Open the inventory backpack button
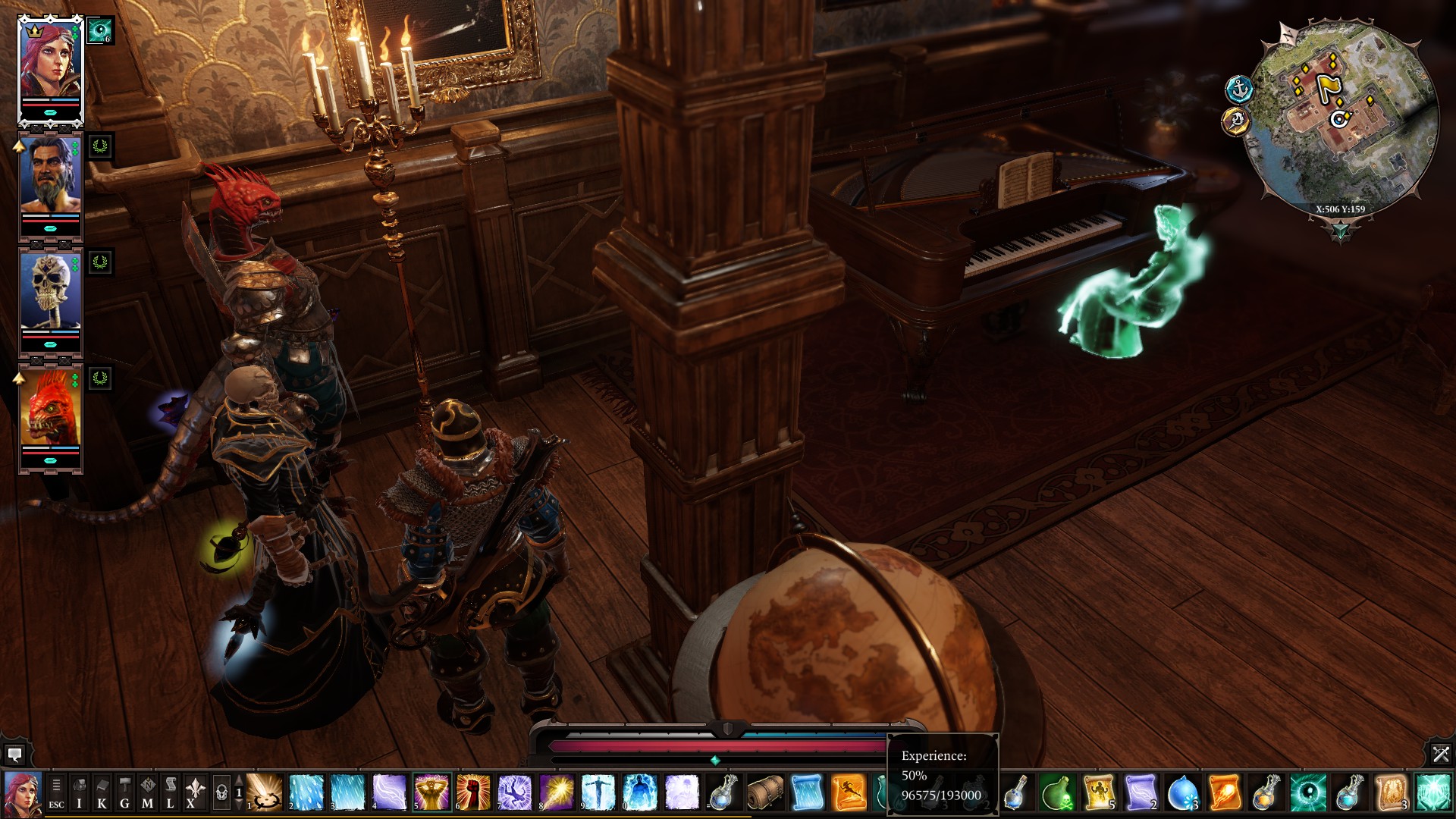1456x819 pixels. tap(79, 793)
